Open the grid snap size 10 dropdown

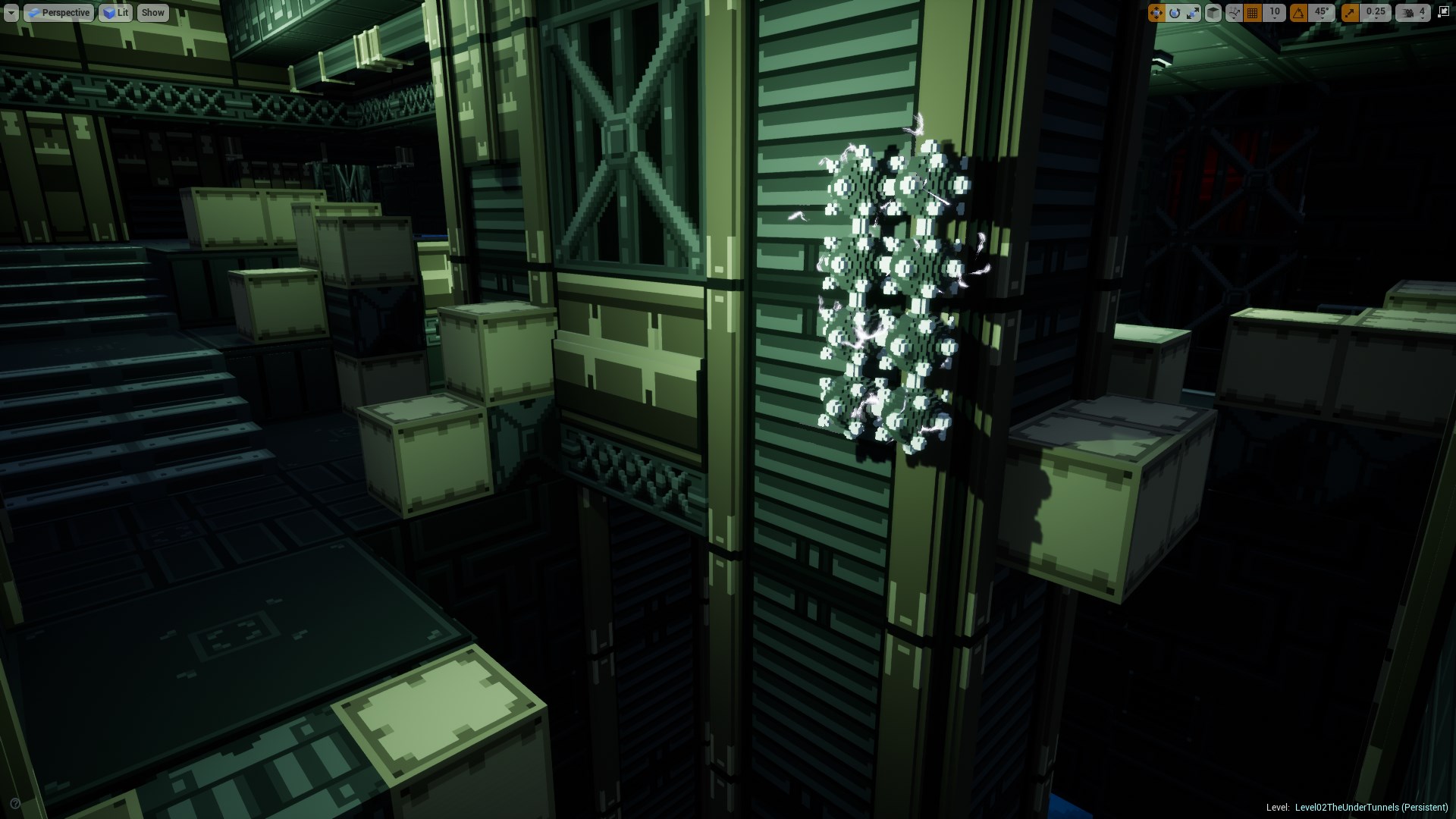(1275, 12)
